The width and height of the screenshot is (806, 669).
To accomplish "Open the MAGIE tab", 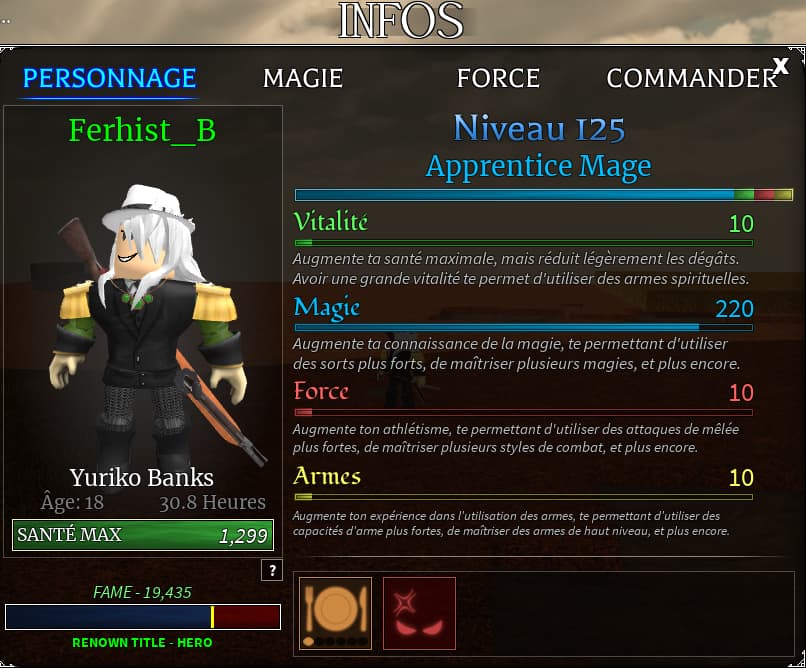I will coord(302,78).
